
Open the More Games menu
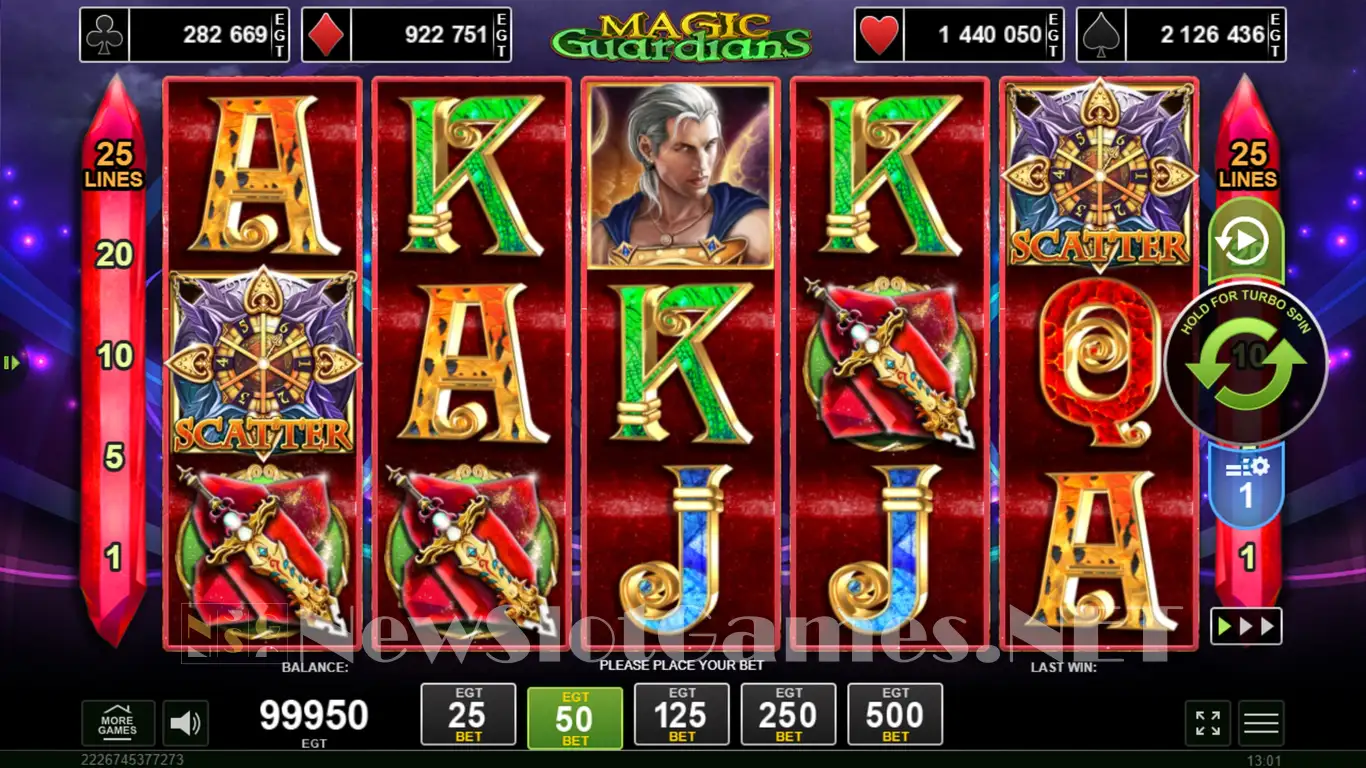[x=118, y=723]
